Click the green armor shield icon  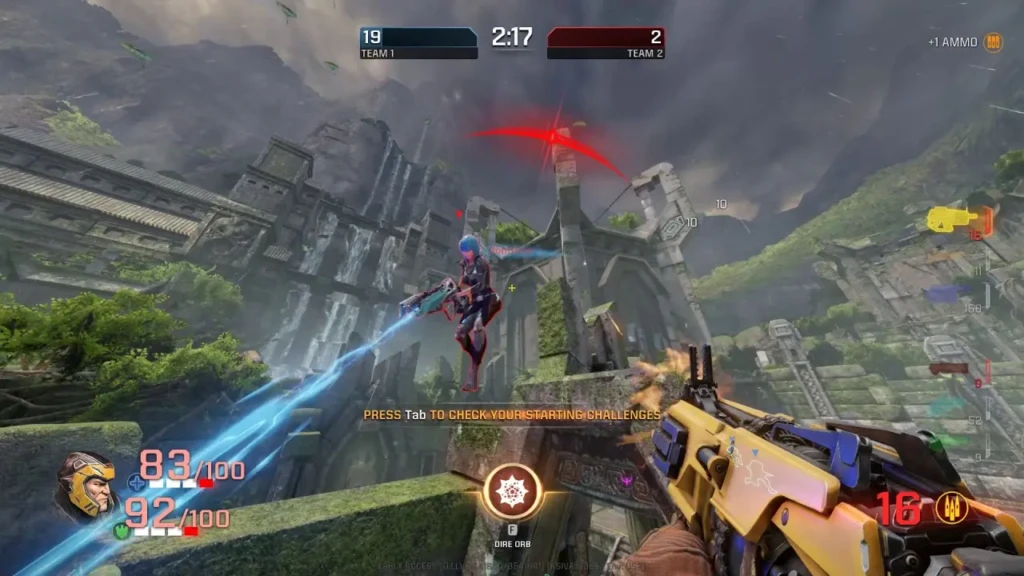tap(120, 532)
